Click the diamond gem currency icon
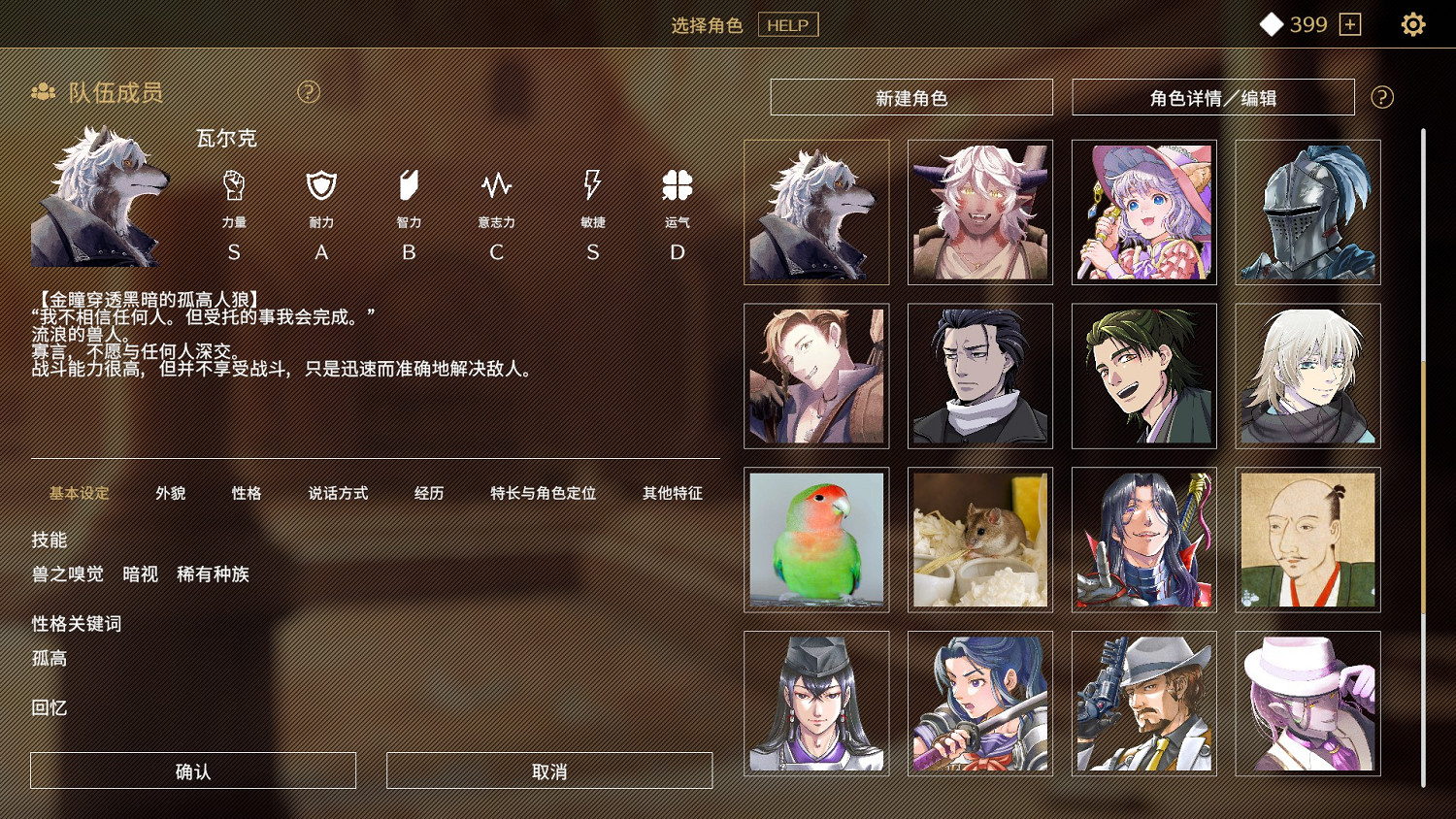The image size is (1456, 819). tap(1272, 24)
